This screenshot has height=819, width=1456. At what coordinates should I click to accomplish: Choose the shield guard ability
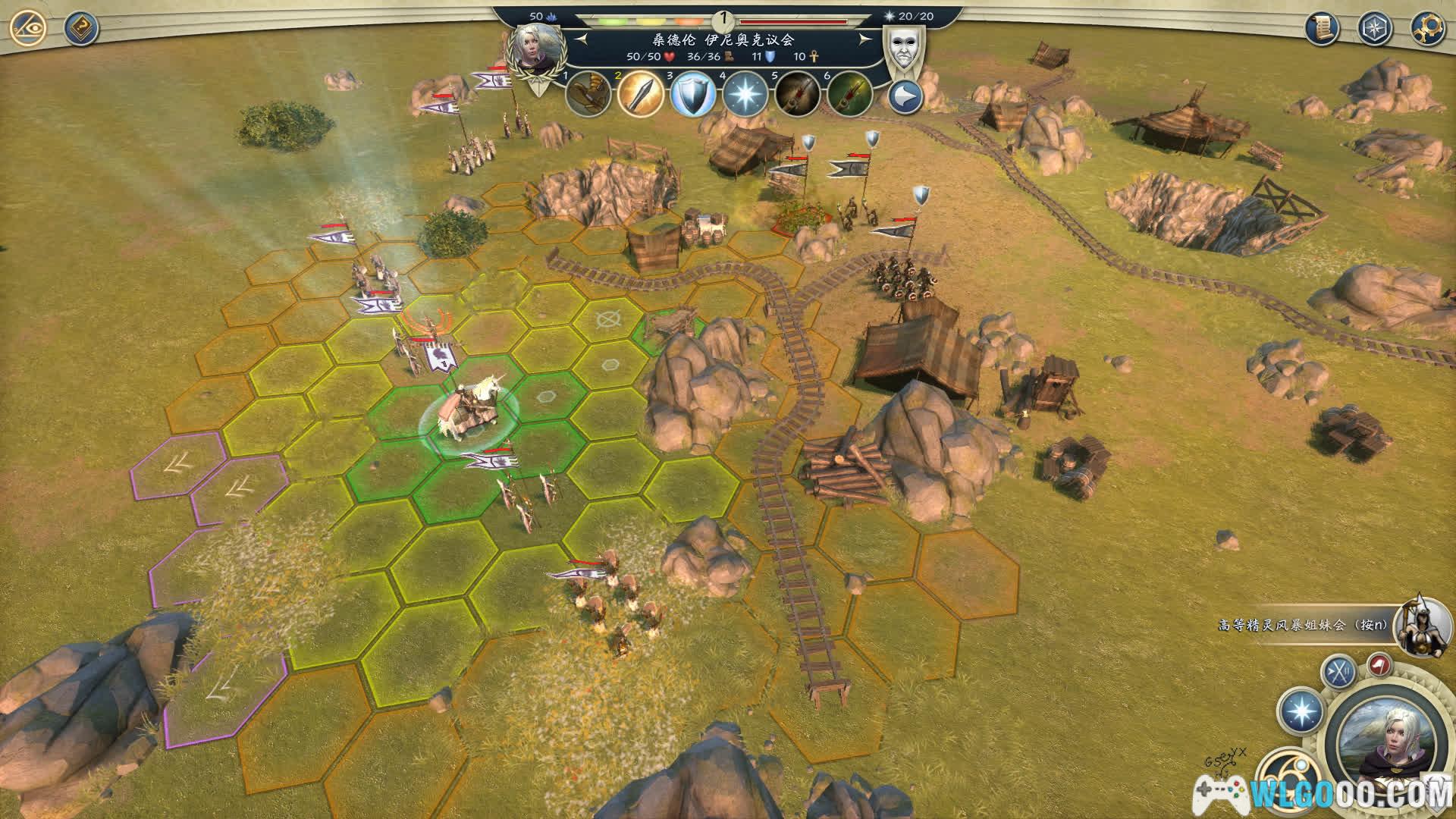click(693, 95)
